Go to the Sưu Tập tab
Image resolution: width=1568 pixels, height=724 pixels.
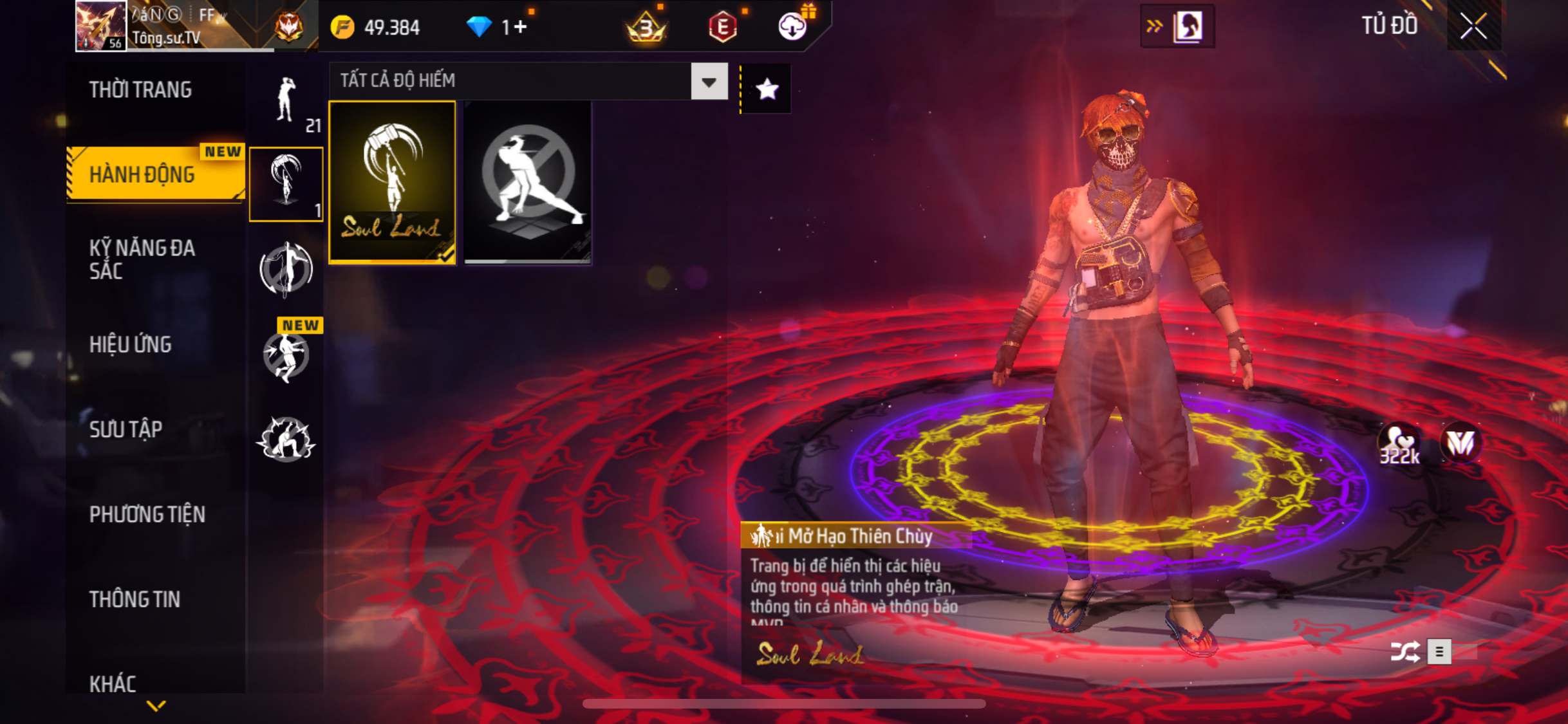126,429
